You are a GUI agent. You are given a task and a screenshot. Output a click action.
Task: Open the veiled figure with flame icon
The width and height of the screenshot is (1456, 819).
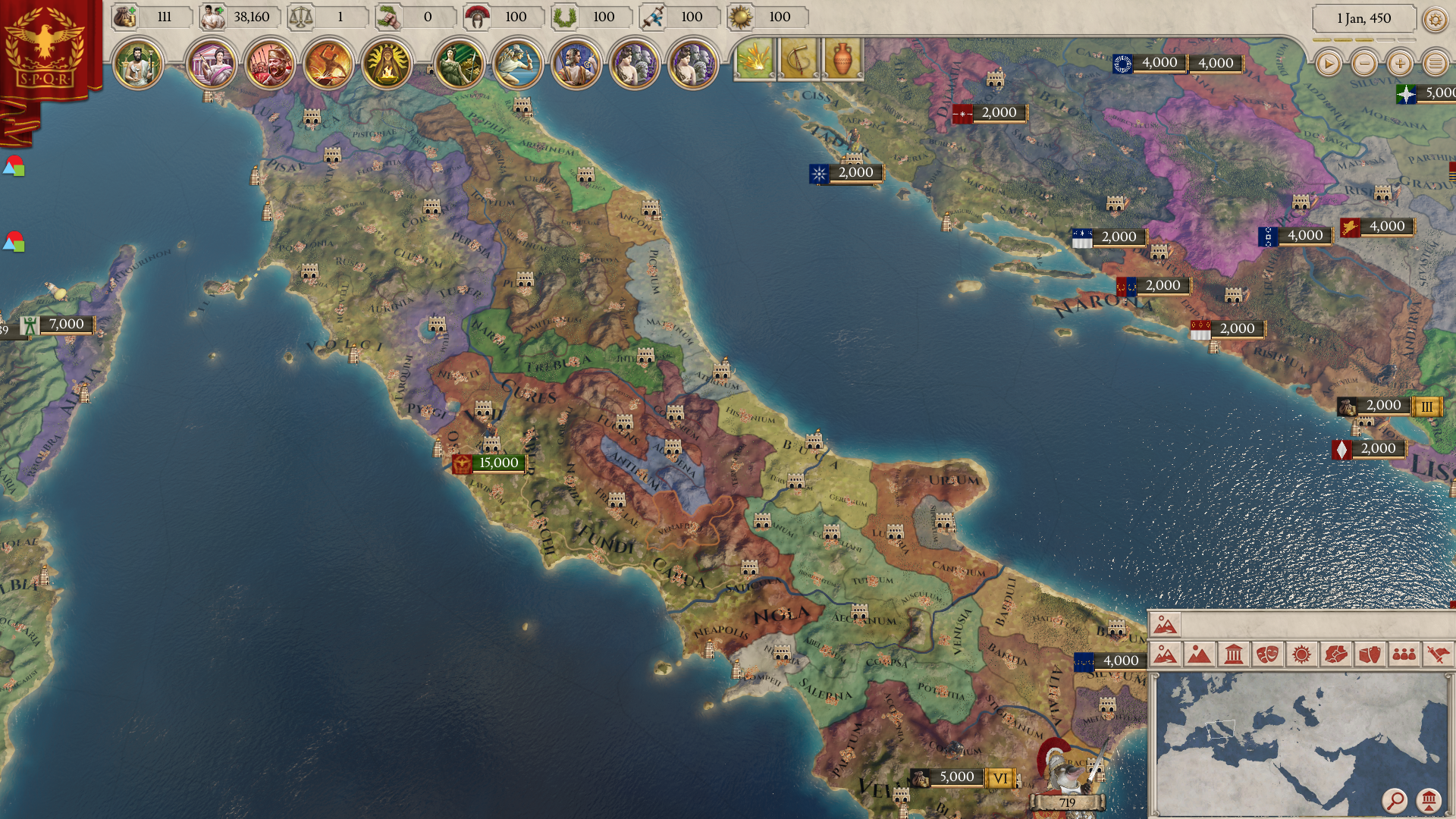[386, 64]
